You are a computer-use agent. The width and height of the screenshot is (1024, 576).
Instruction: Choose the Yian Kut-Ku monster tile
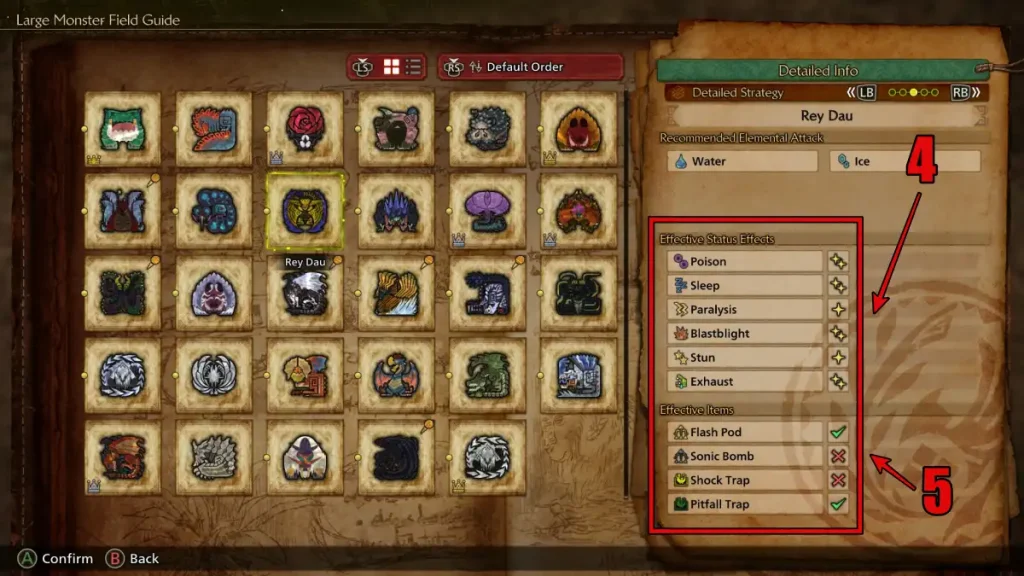tap(305, 375)
